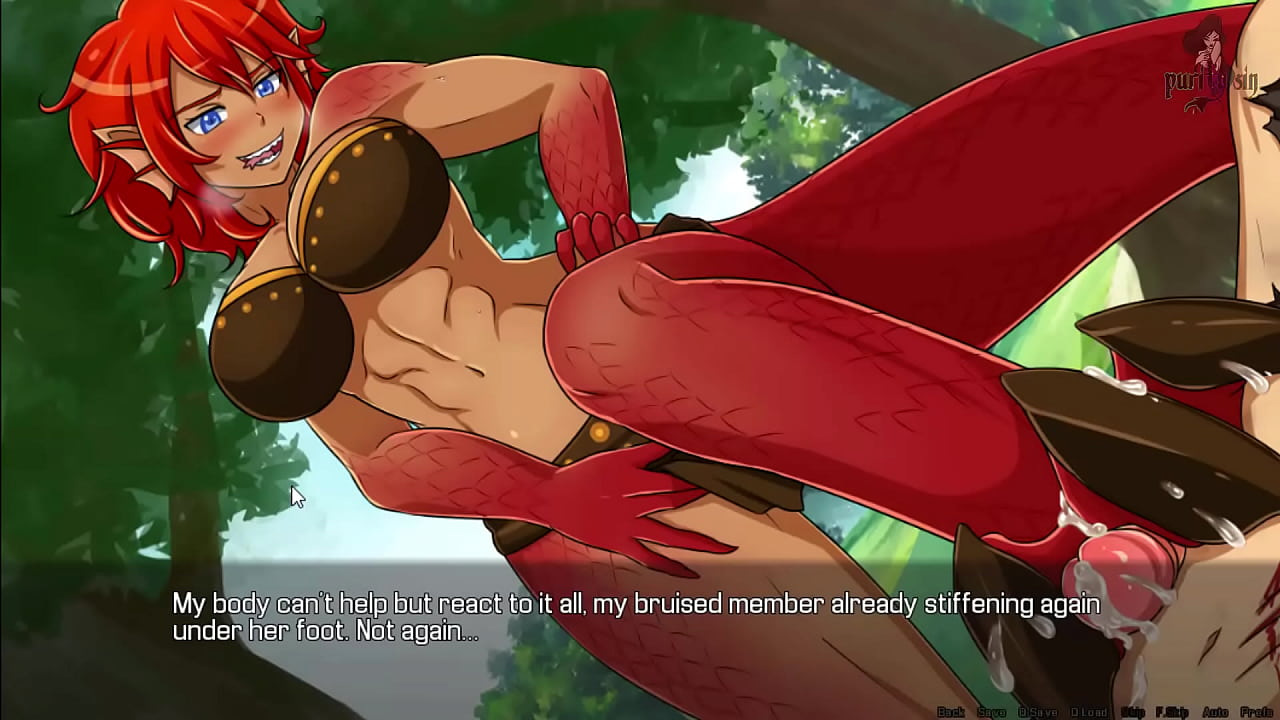The height and width of the screenshot is (720, 1280).
Task: Activate Skip in the quick menu
Action: click(1133, 712)
